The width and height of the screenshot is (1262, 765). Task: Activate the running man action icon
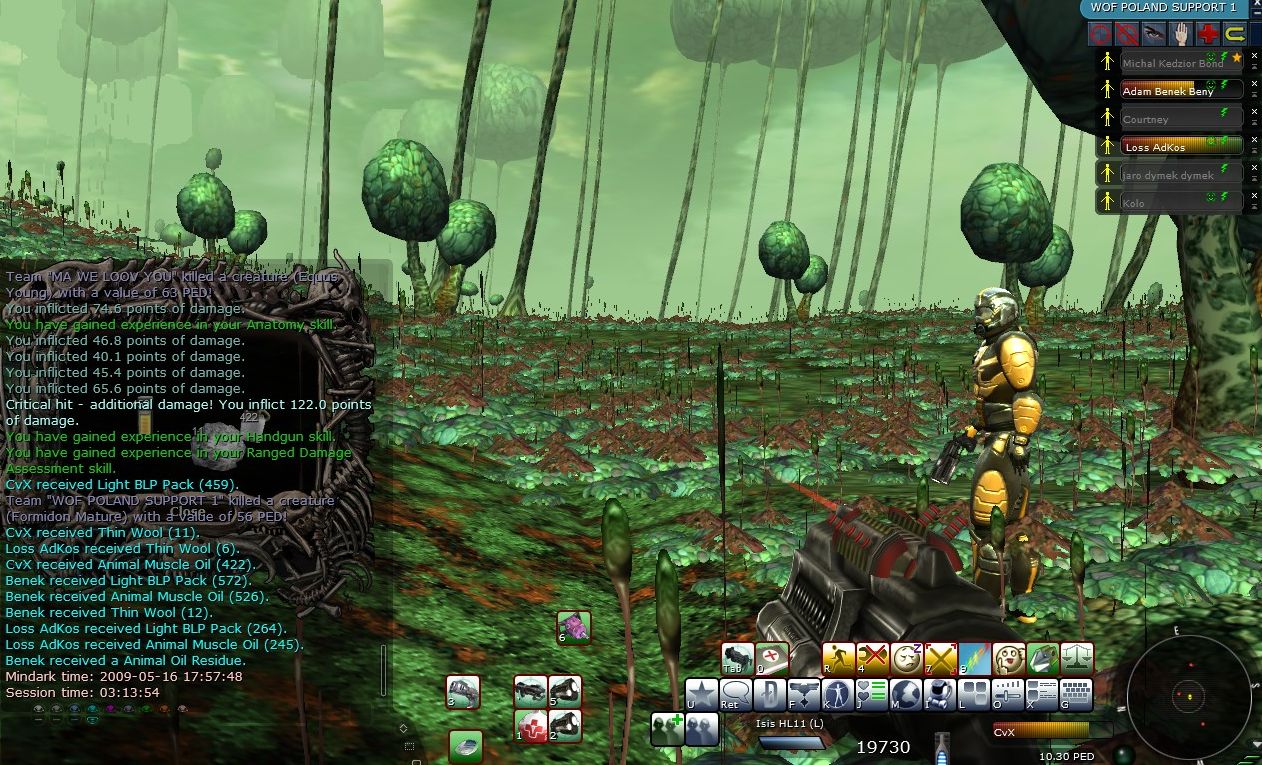tap(839, 658)
